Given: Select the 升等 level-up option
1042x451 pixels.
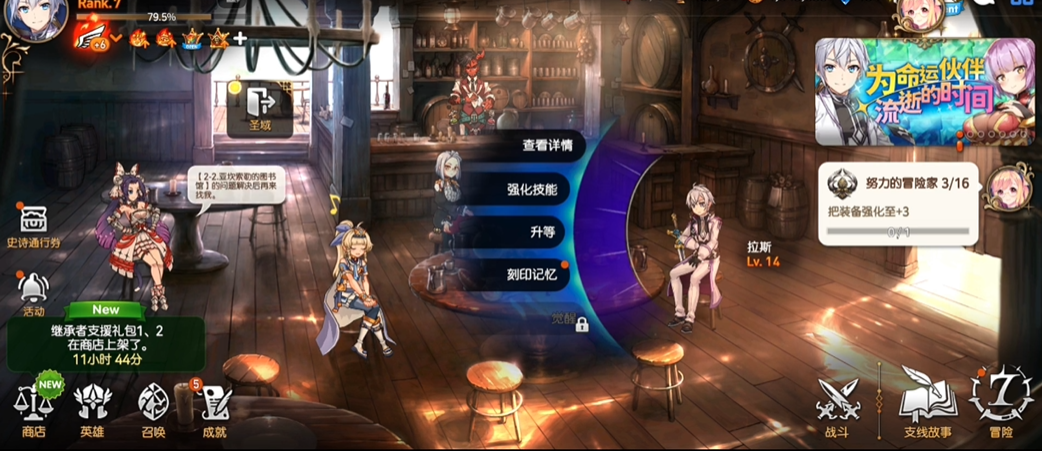Looking at the screenshot, I should click(x=543, y=232).
